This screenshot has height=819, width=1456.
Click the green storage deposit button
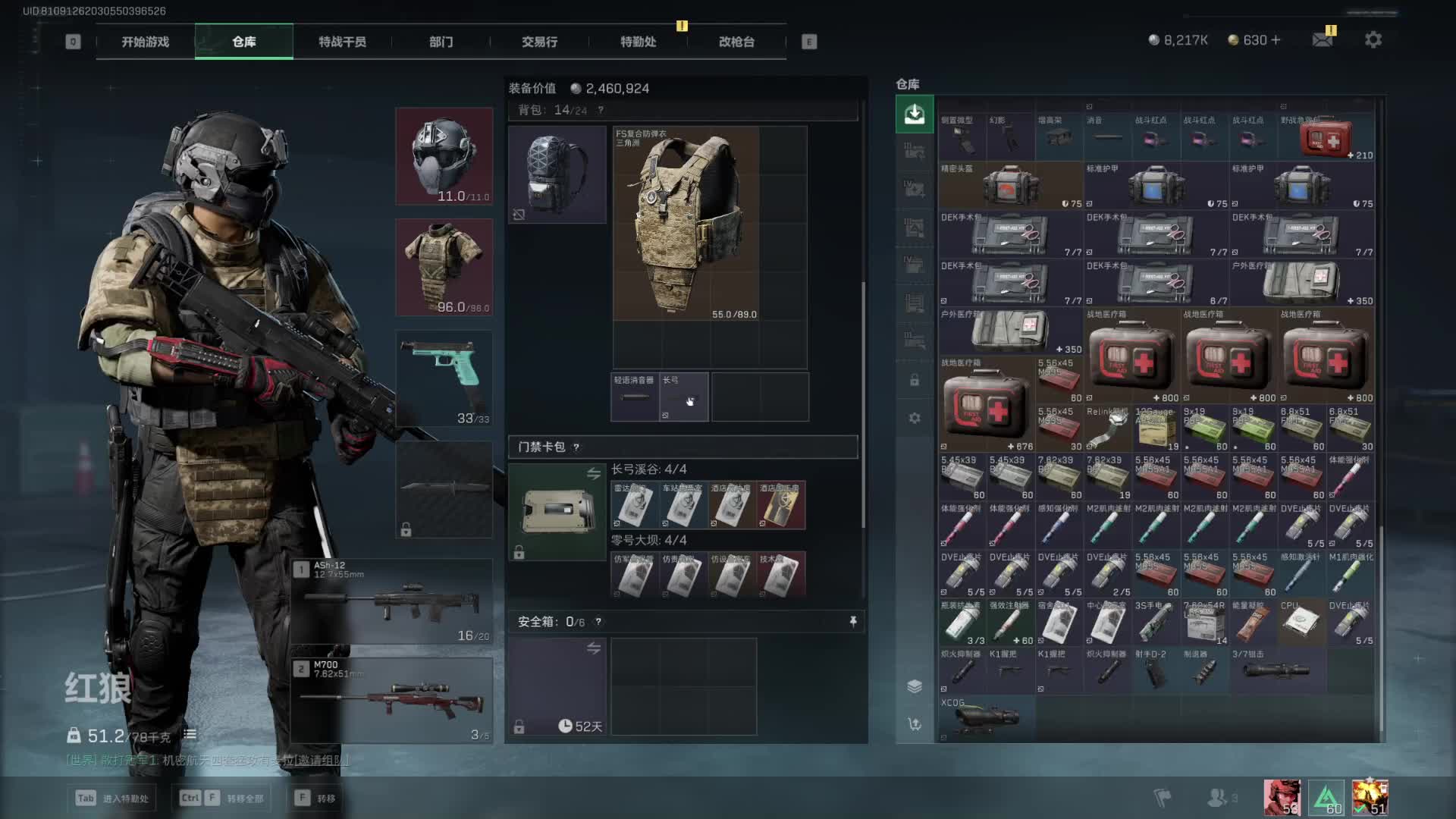click(915, 115)
